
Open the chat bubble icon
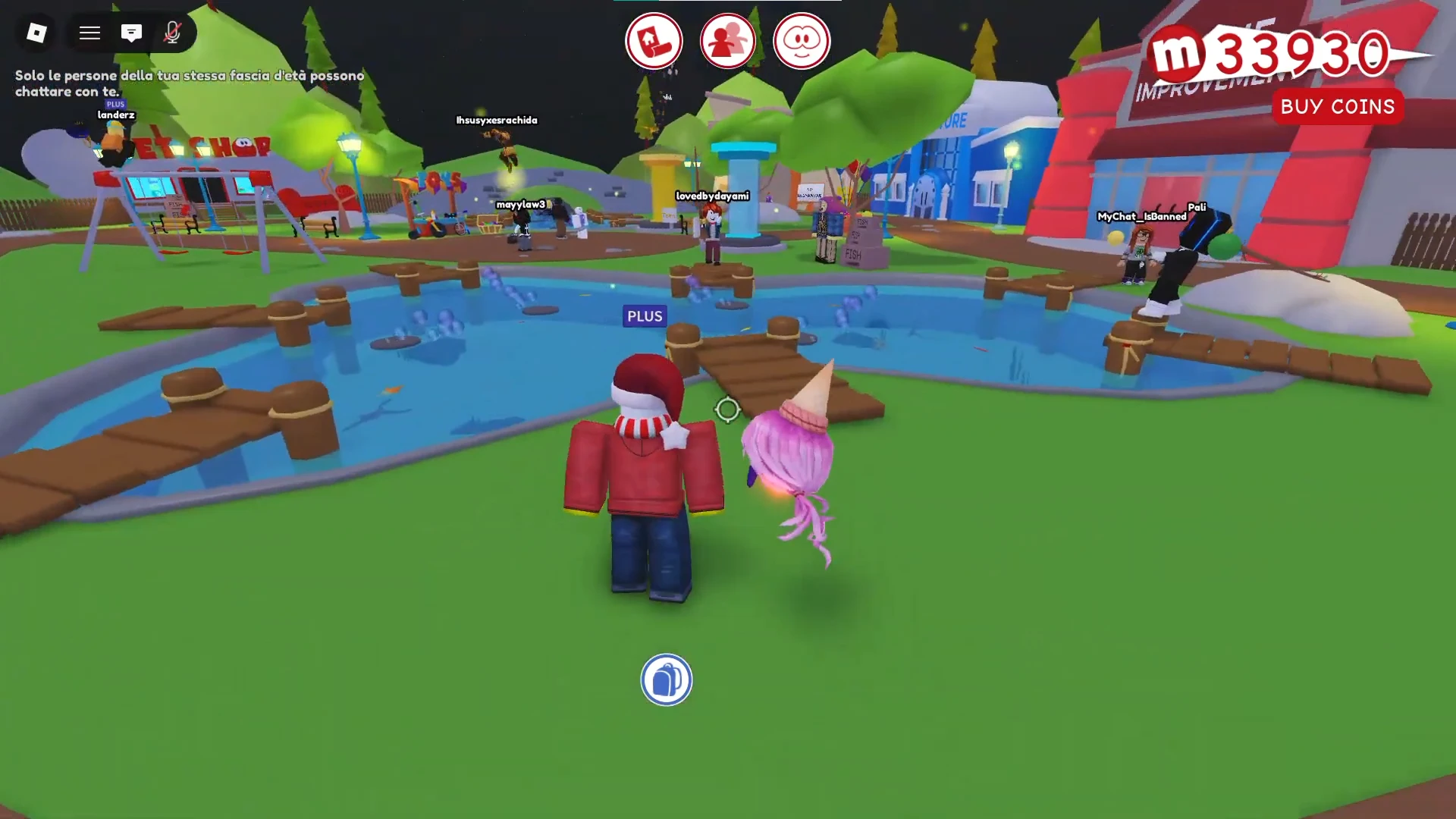(x=133, y=33)
